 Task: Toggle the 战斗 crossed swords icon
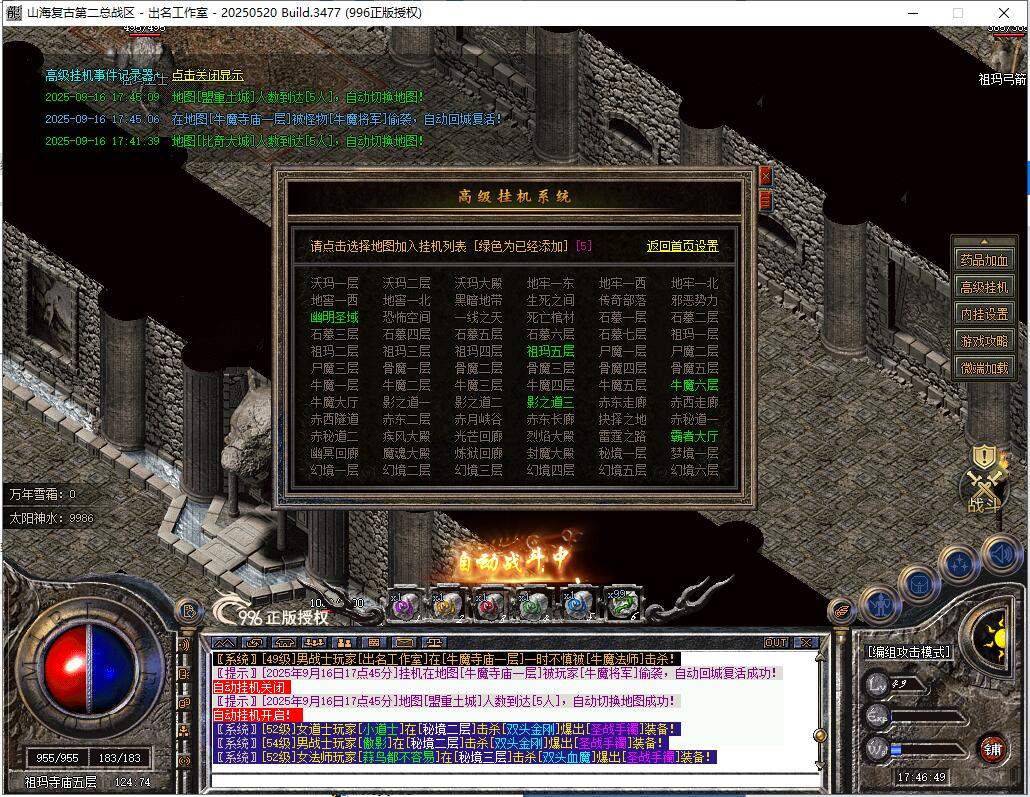[x=983, y=490]
